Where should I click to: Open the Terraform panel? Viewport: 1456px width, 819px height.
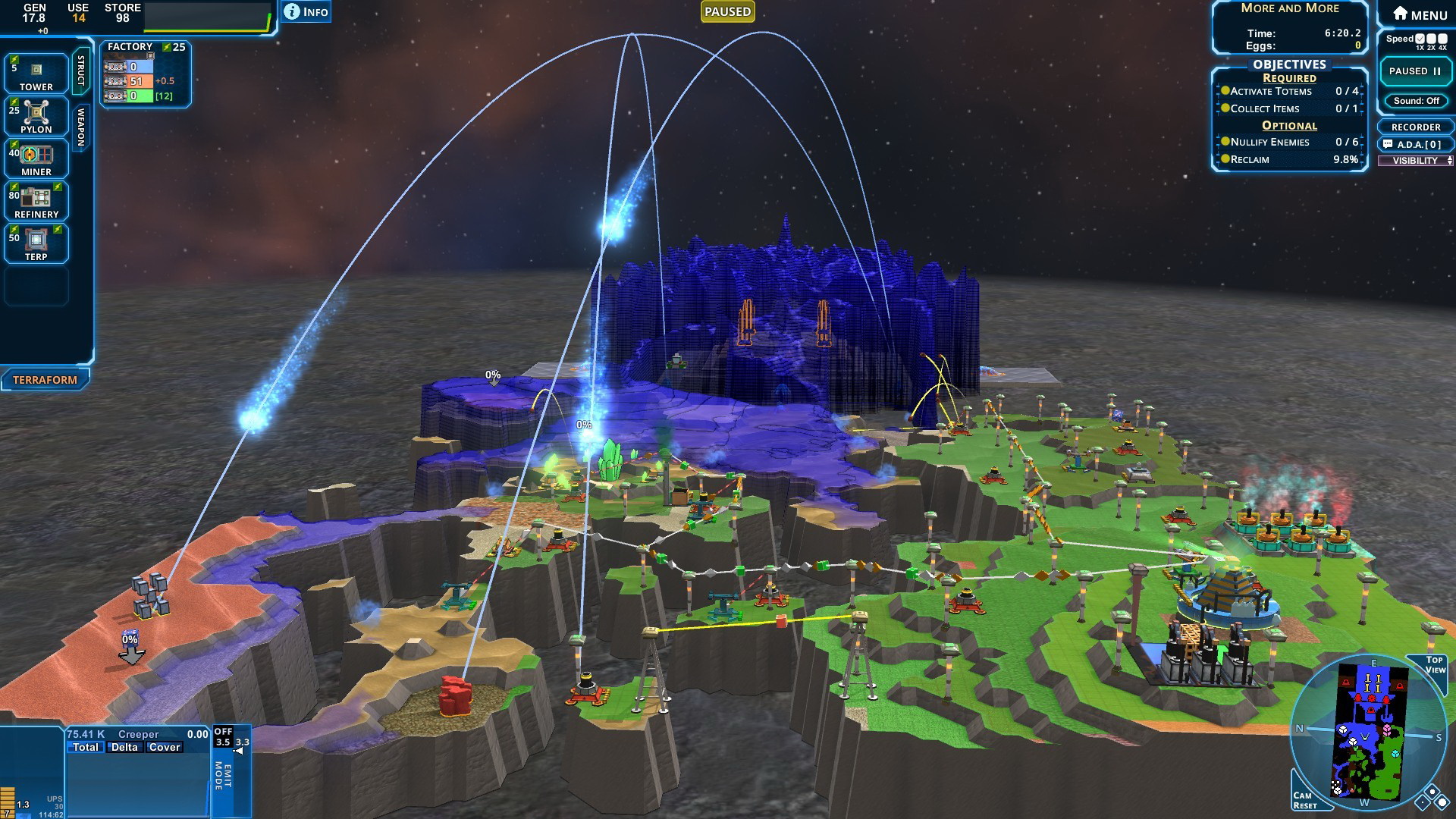[45, 380]
